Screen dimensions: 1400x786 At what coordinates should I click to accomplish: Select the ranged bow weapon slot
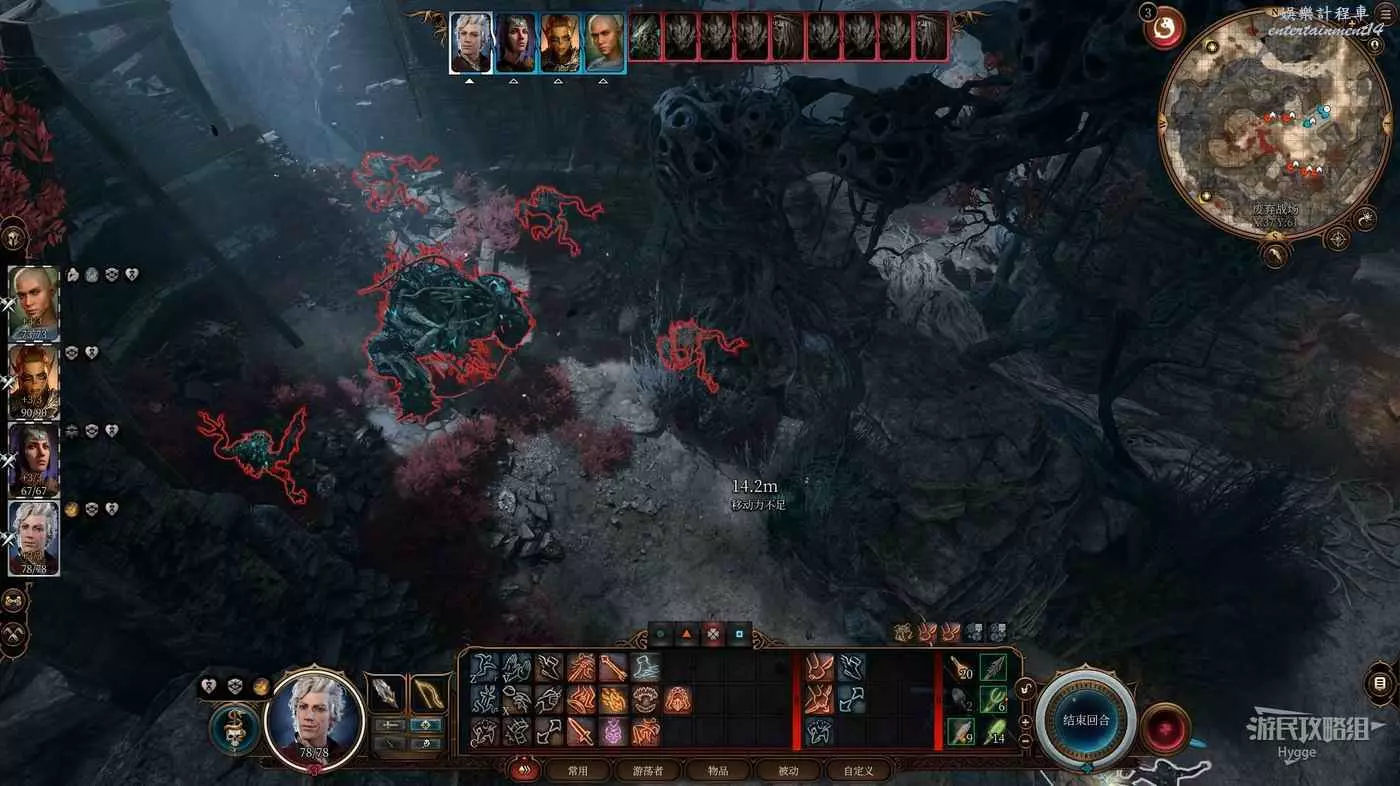pyautogui.click(x=427, y=694)
